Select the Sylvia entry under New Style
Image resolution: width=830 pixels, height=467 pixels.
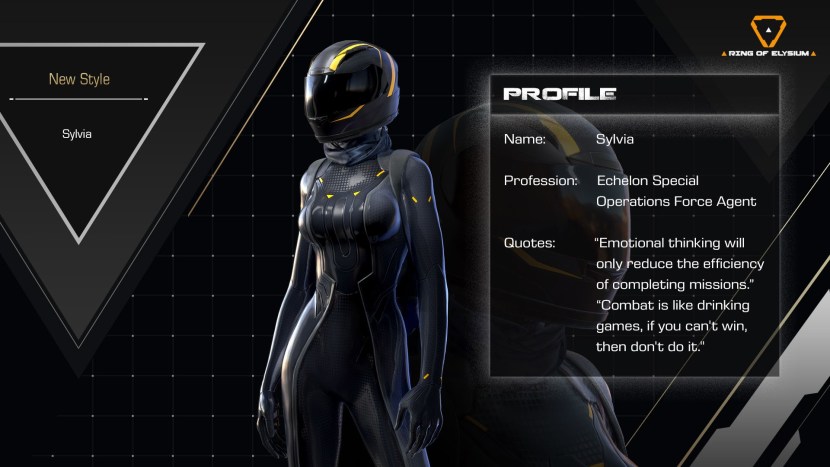77,133
